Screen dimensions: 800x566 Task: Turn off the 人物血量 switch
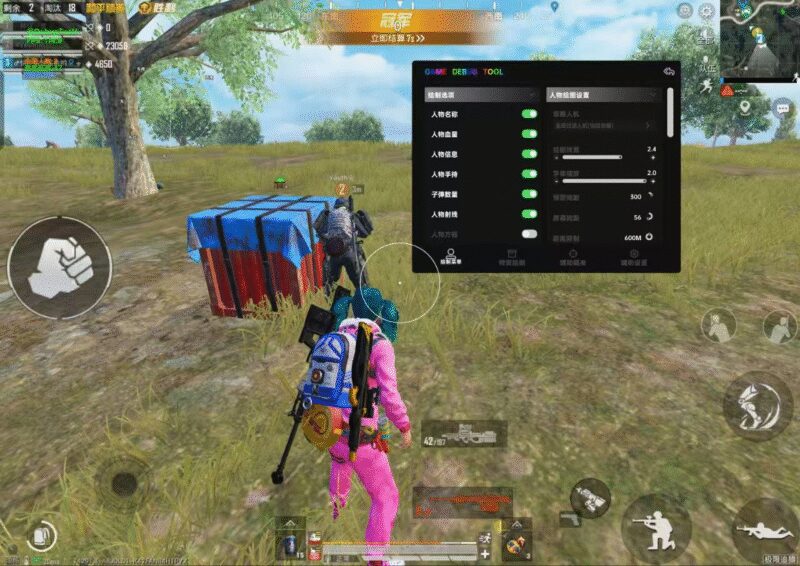[x=529, y=135]
